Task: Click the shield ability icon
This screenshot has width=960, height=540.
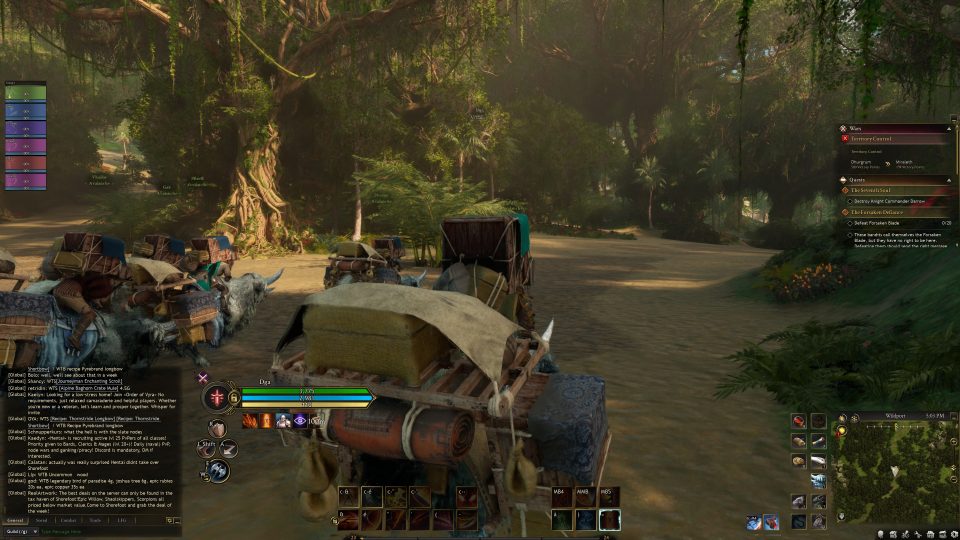Action: click(217, 429)
